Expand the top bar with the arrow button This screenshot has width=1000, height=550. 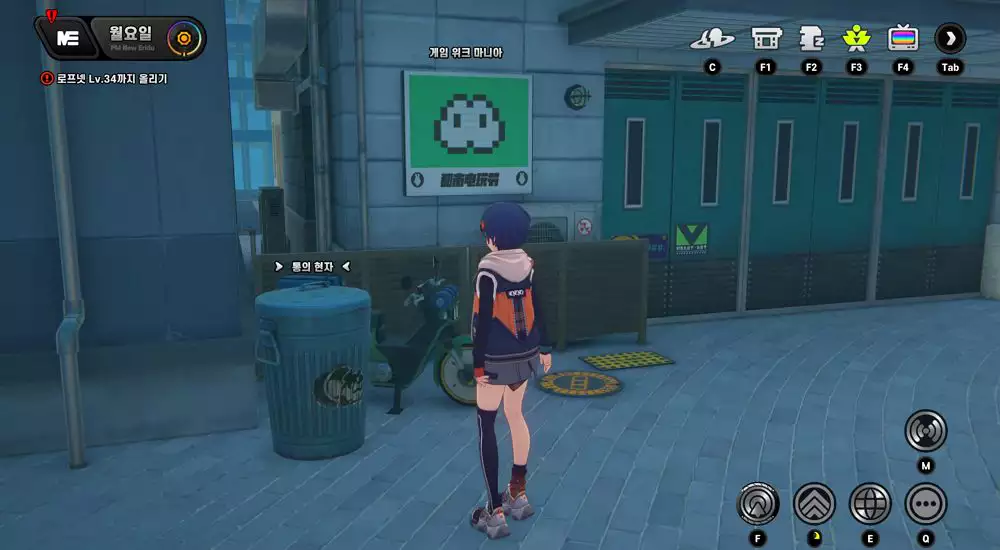click(950, 39)
